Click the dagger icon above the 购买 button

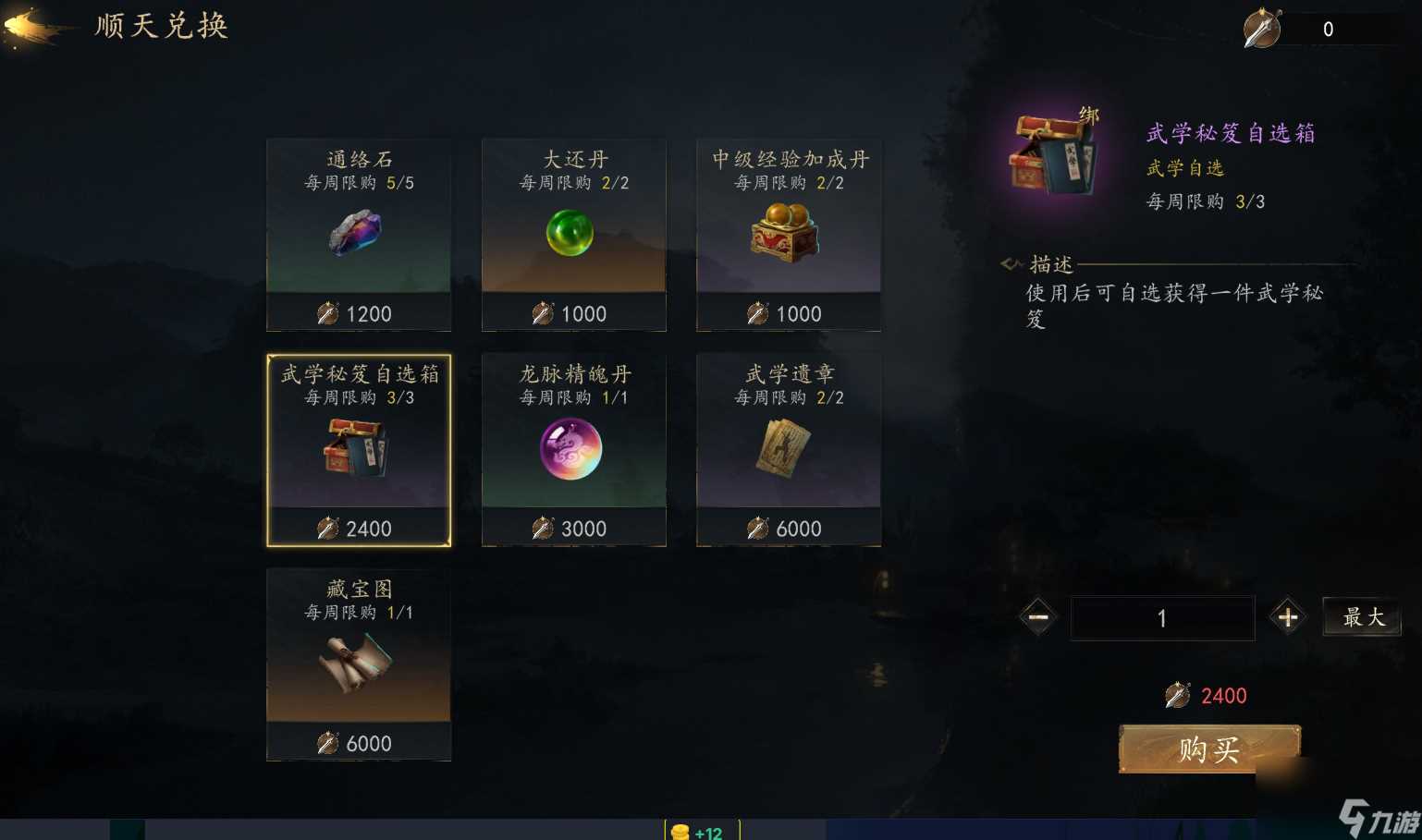coord(1176,696)
